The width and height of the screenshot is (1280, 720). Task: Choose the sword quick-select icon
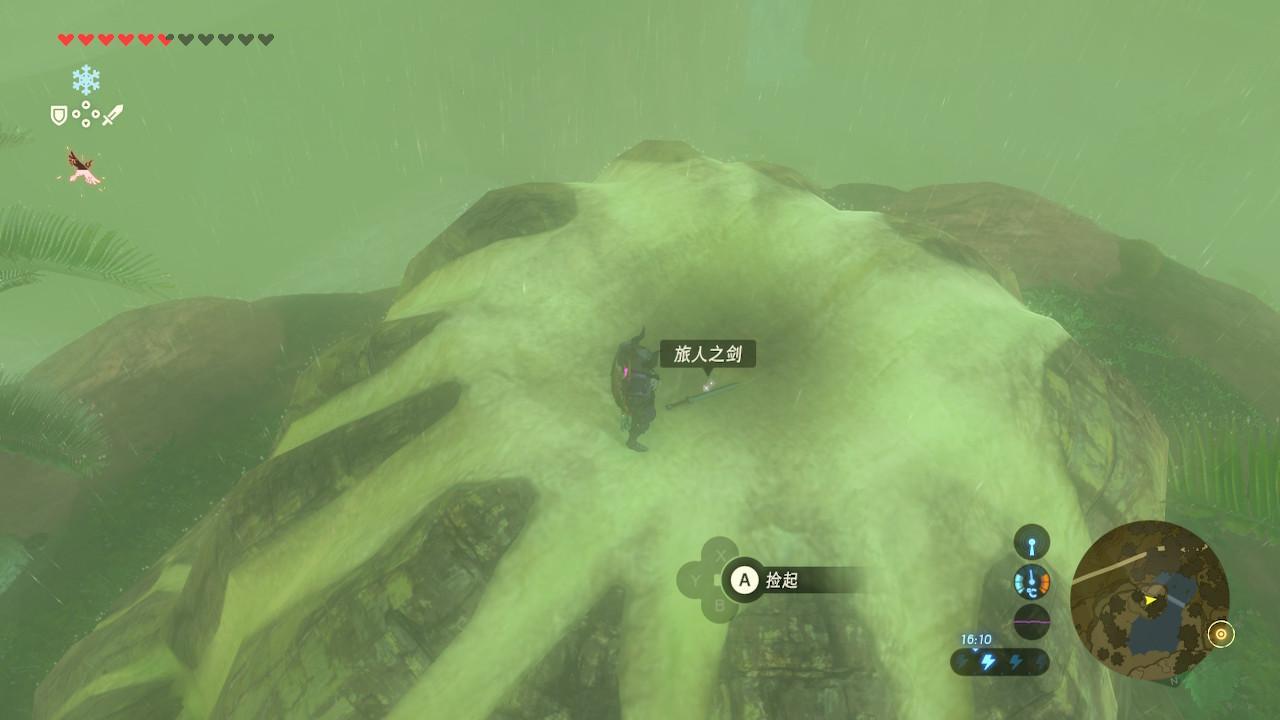pos(112,115)
